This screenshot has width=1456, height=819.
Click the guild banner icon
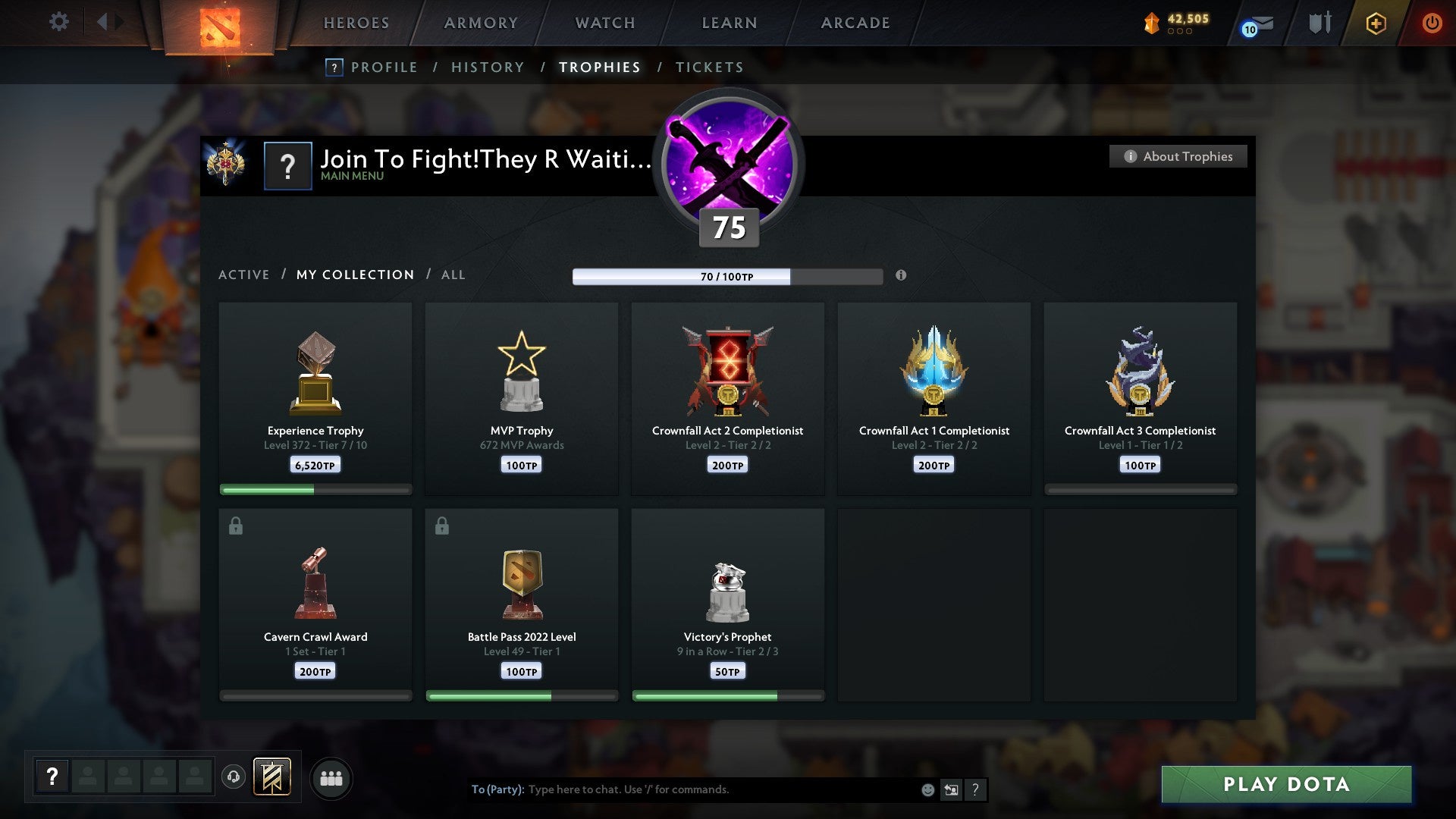[271, 777]
